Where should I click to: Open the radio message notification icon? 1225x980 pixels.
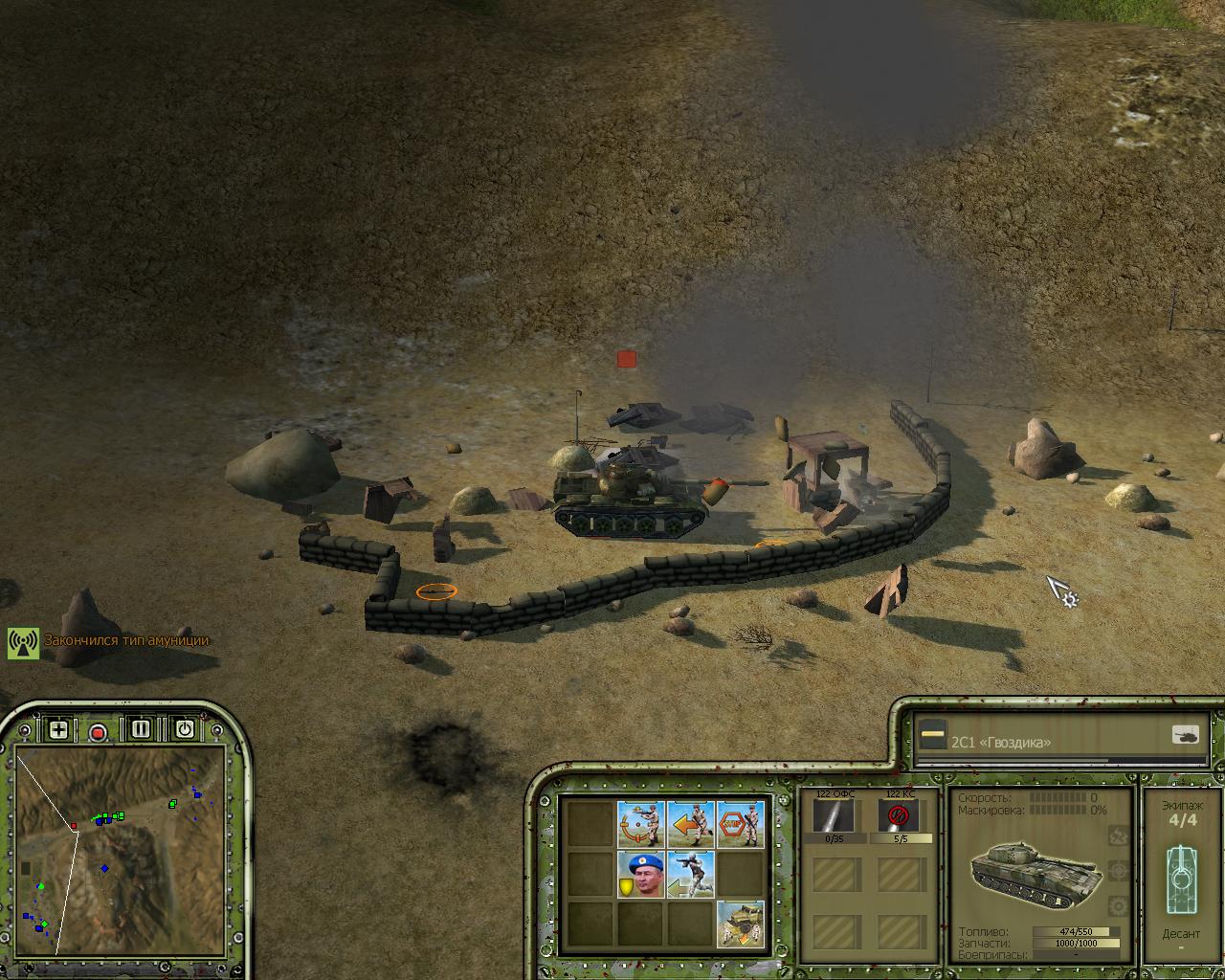[23, 643]
